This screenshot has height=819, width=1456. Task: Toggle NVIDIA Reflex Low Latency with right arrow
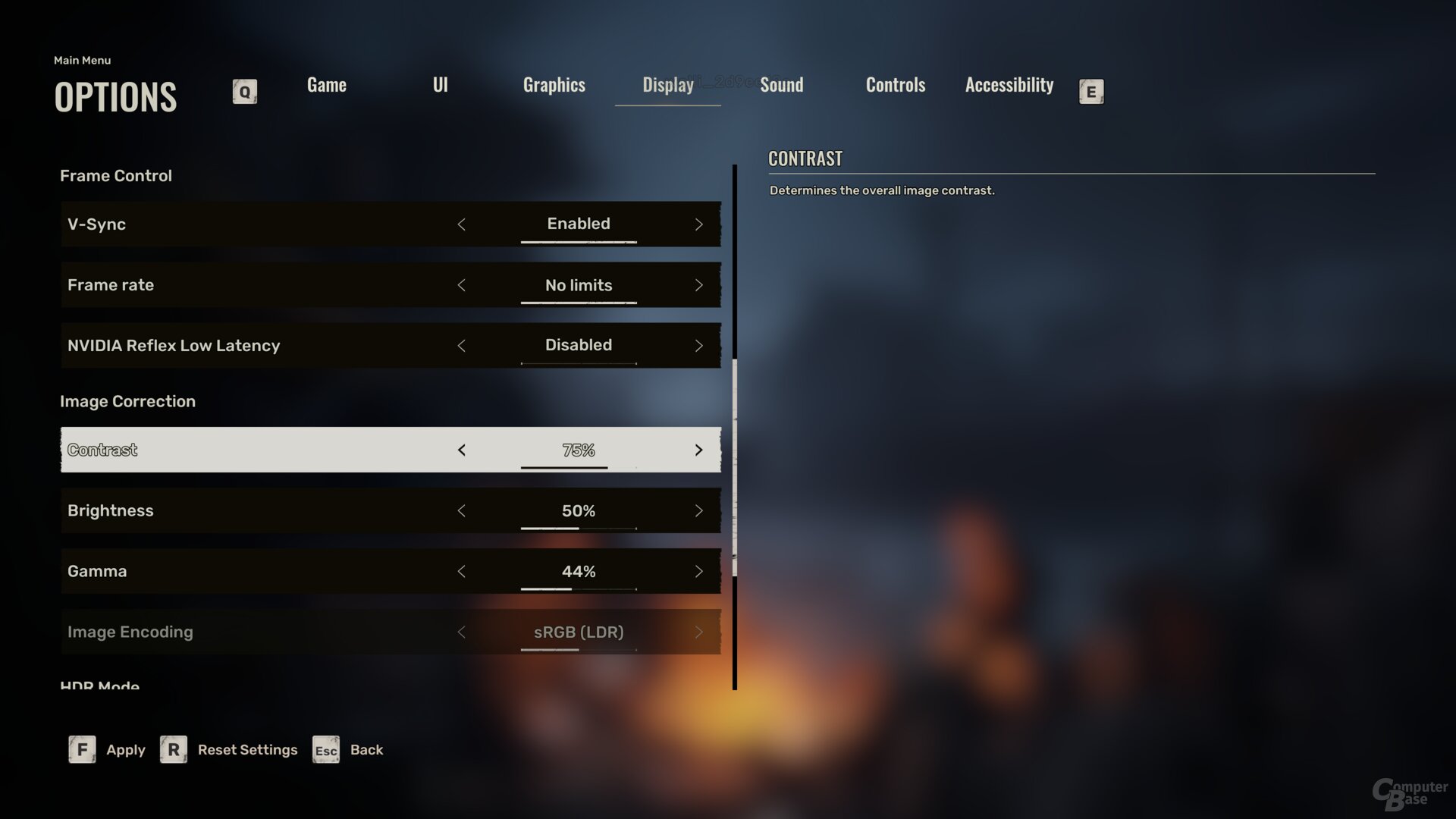coord(698,346)
